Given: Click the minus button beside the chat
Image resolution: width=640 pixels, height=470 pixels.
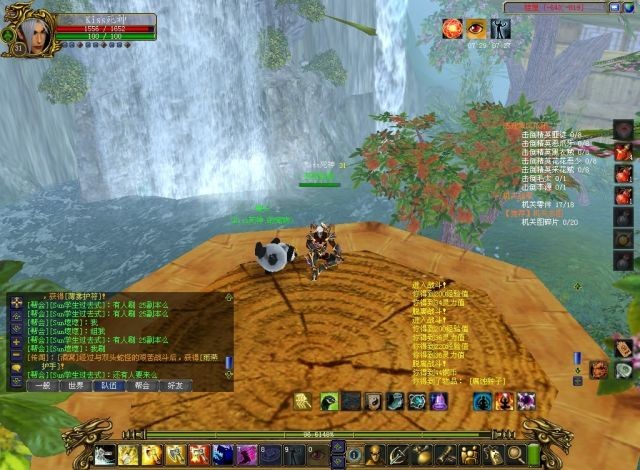Looking at the screenshot, I should 16,356.
